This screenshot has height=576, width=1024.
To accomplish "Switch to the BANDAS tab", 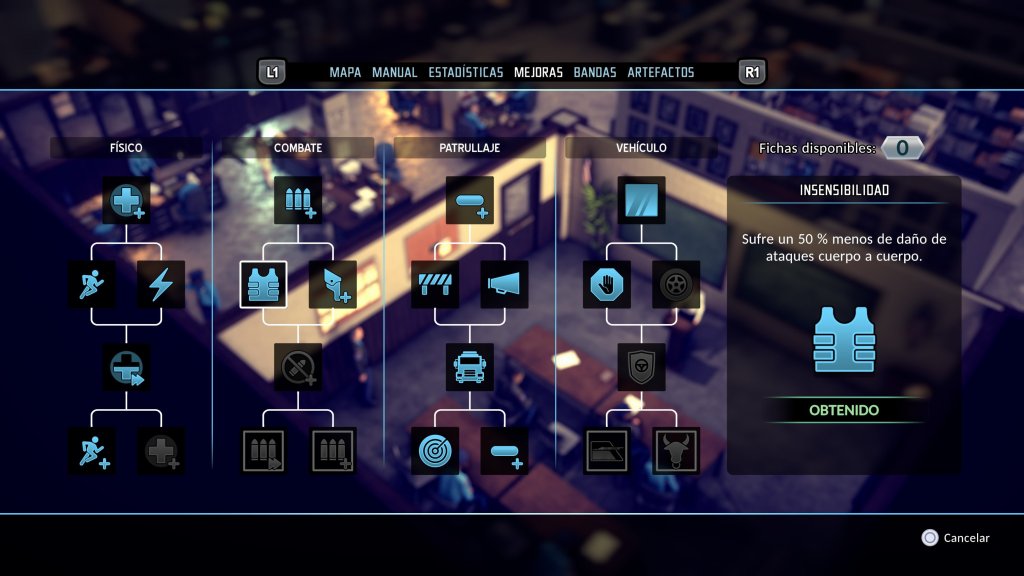I will [x=594, y=72].
